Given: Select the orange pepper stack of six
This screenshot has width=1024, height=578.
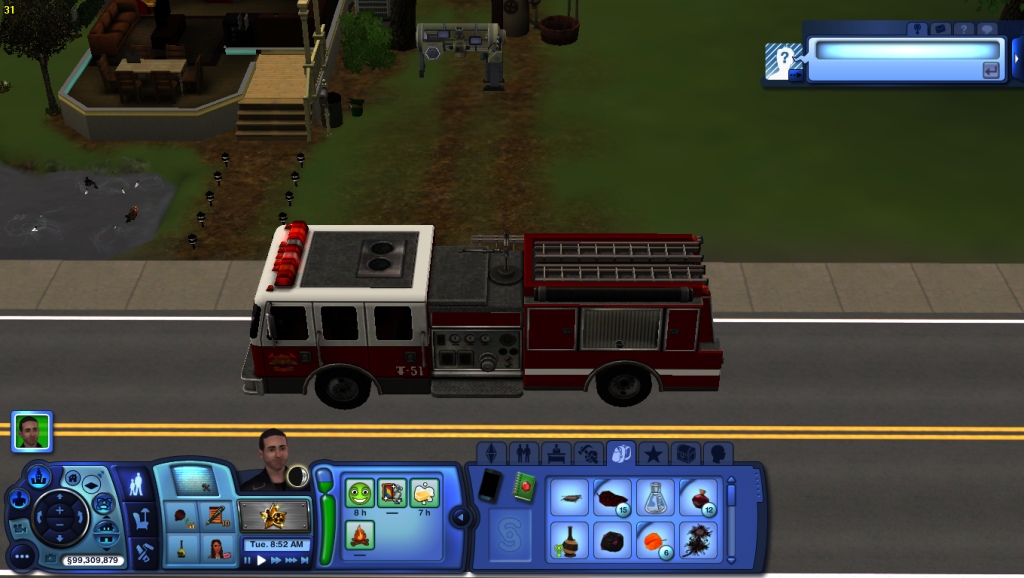Looking at the screenshot, I should pyautogui.click(x=654, y=540).
